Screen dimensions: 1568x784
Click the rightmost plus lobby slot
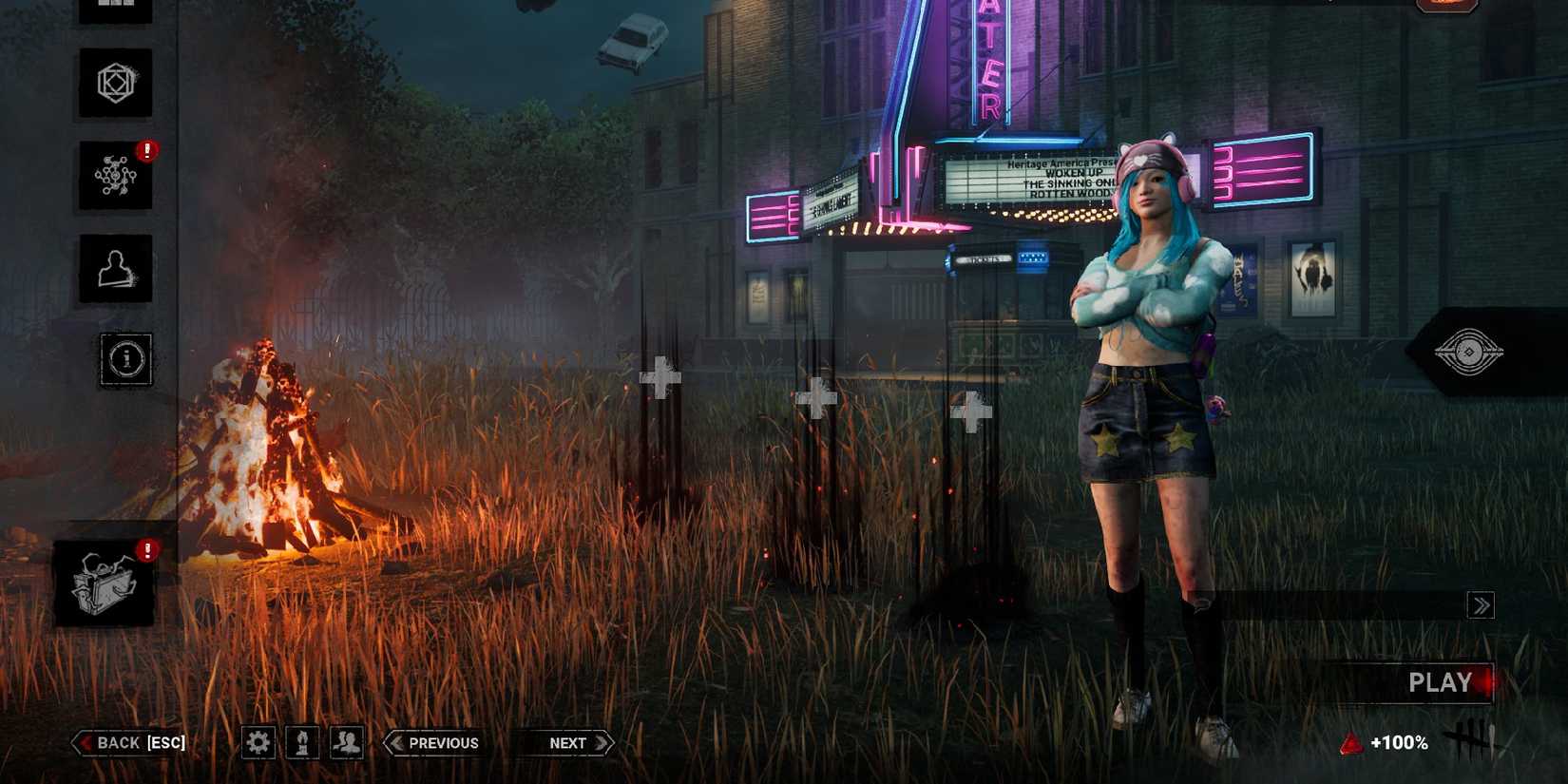click(971, 412)
